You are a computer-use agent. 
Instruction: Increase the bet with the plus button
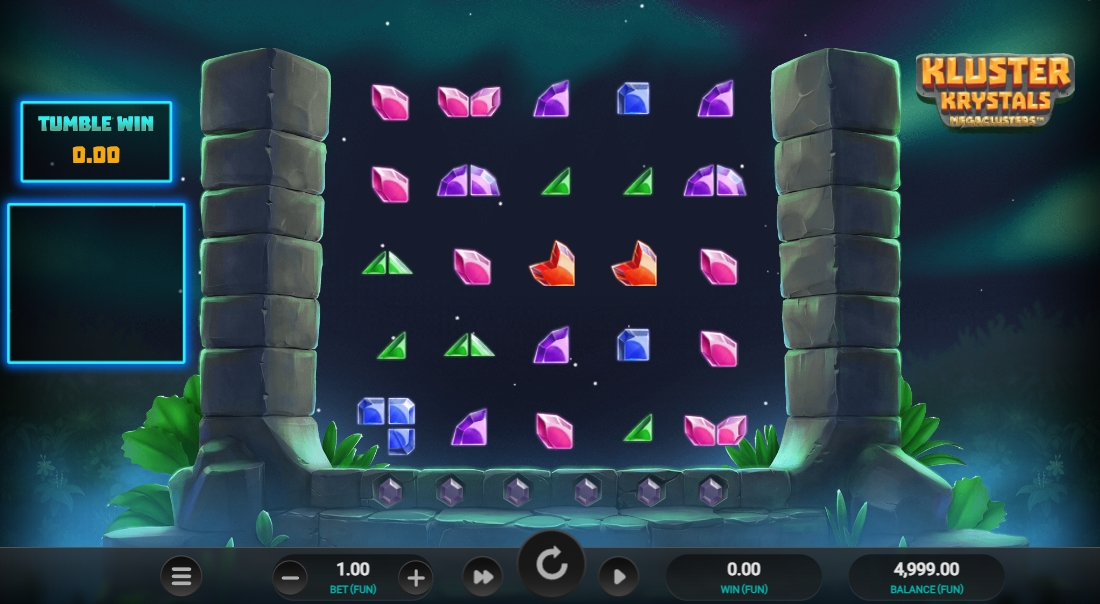pyautogui.click(x=416, y=577)
